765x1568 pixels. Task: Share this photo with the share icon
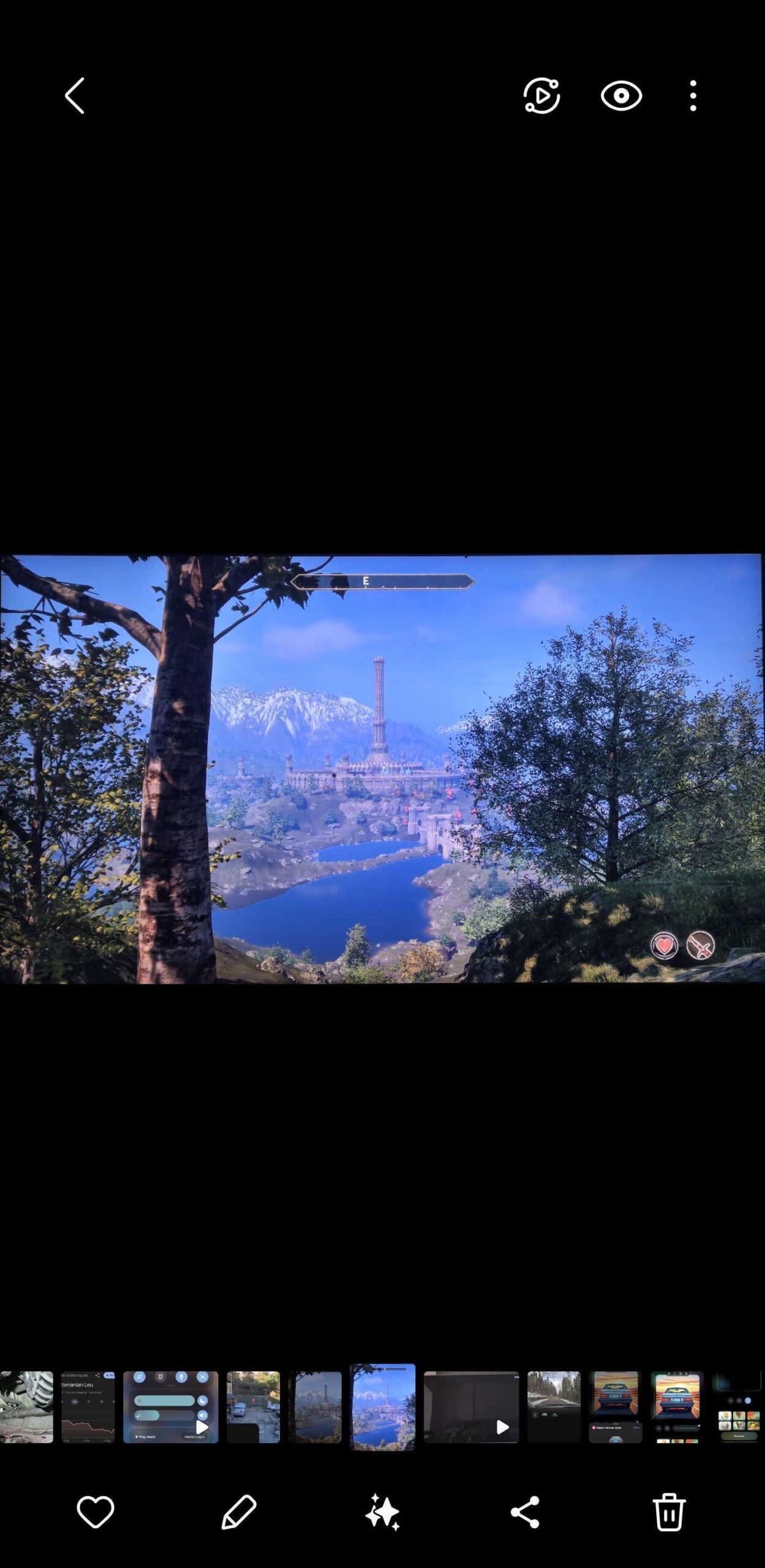525,1511
